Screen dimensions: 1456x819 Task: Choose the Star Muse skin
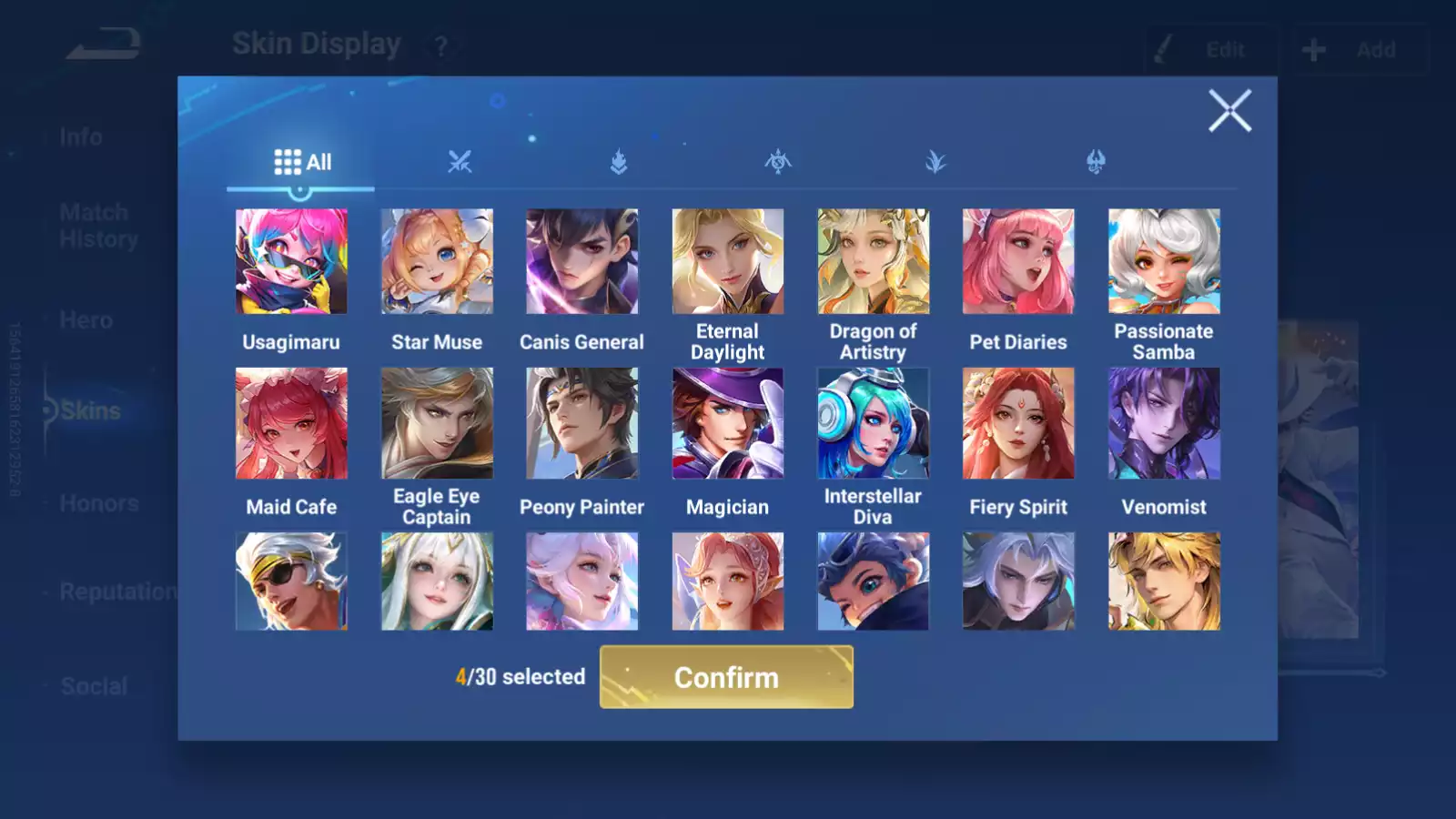[x=437, y=262]
